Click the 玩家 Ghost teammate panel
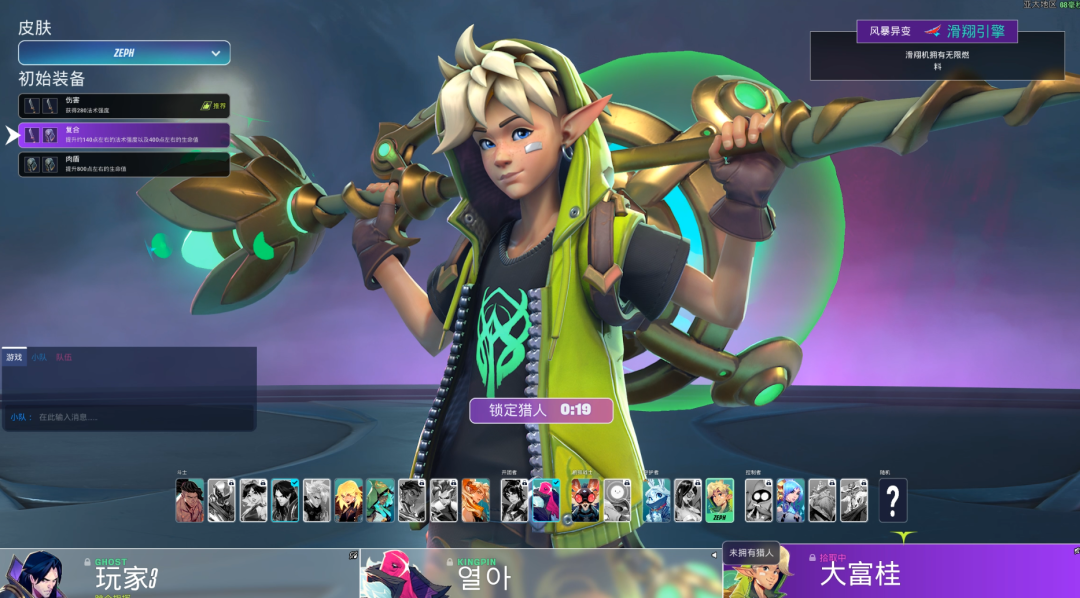 [180, 574]
